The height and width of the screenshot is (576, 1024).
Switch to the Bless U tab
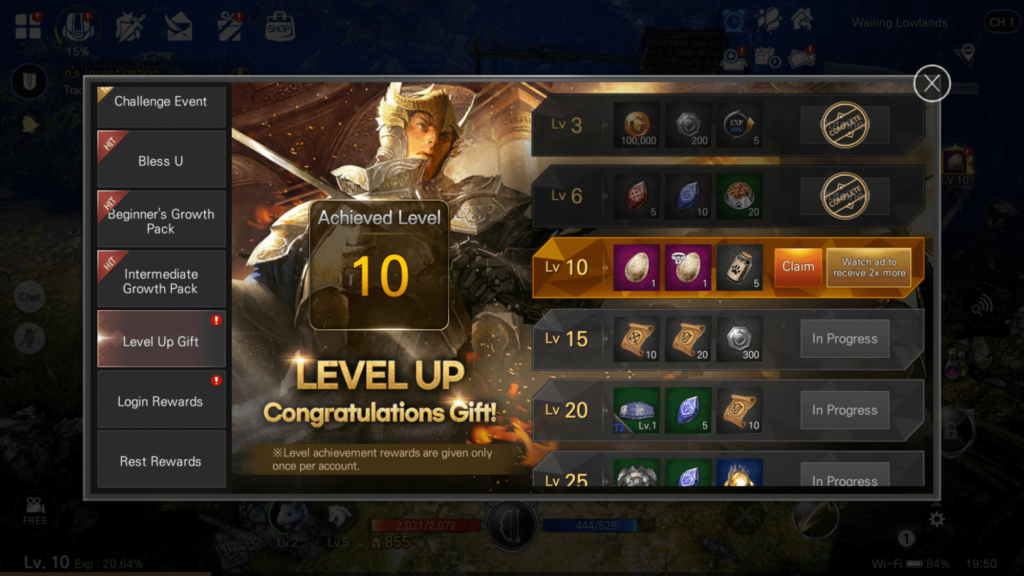click(x=161, y=161)
